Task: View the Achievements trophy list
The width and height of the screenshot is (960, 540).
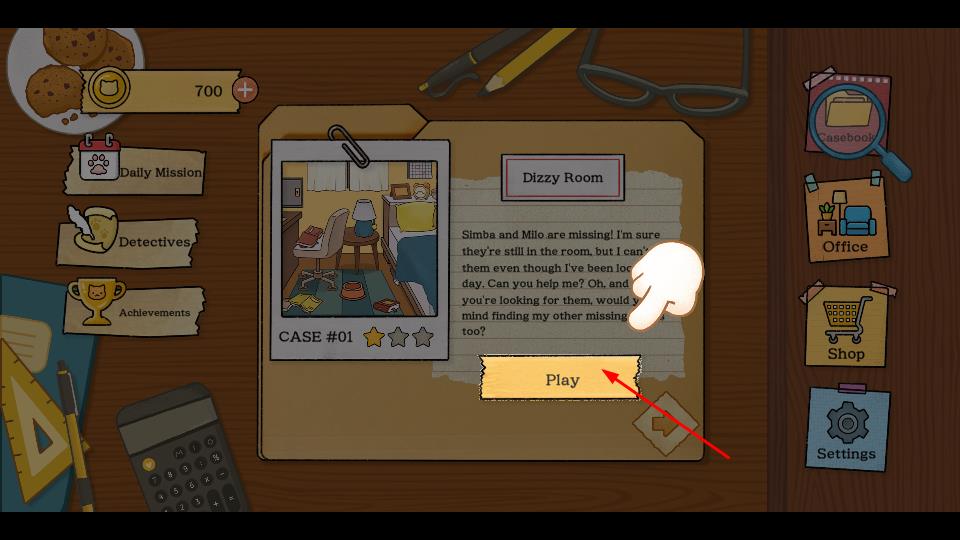Action: tap(135, 311)
